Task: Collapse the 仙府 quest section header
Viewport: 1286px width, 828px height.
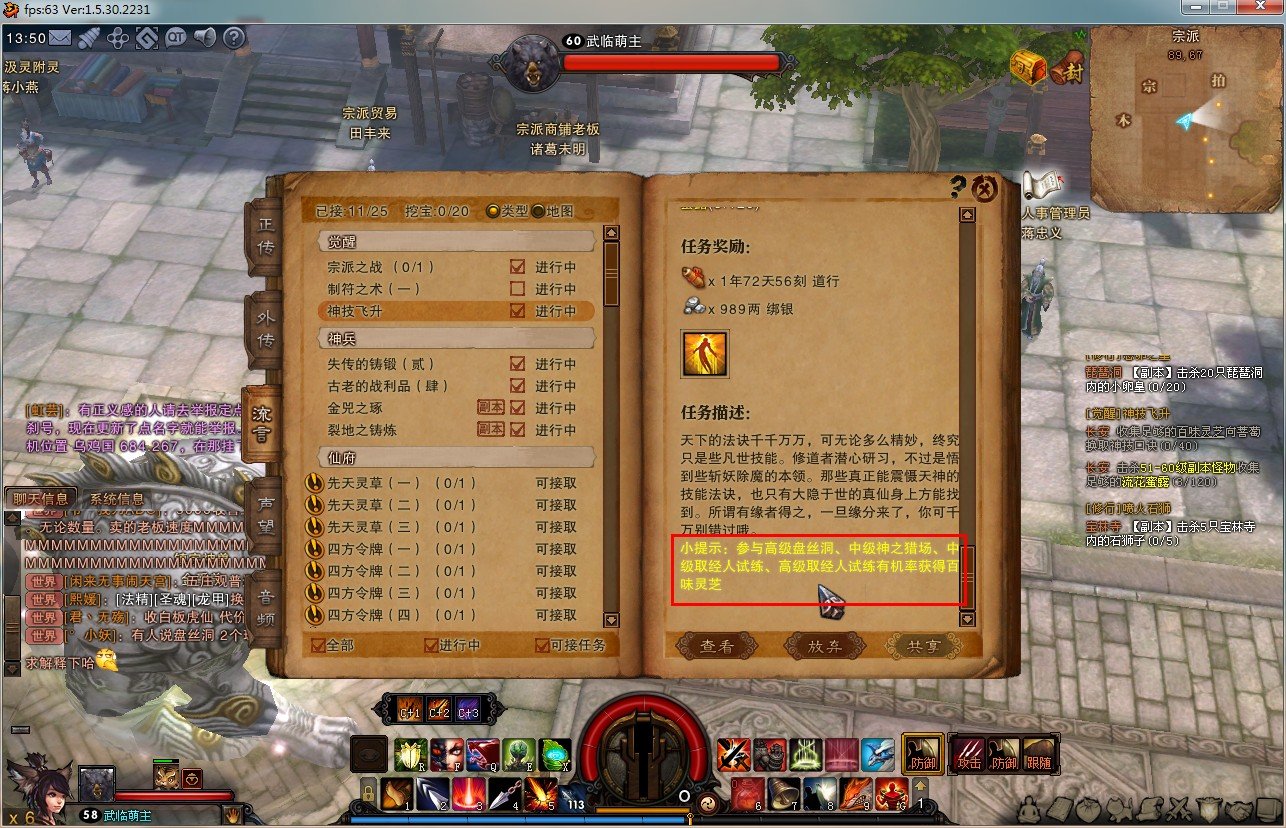Action: pyautogui.click(x=455, y=459)
